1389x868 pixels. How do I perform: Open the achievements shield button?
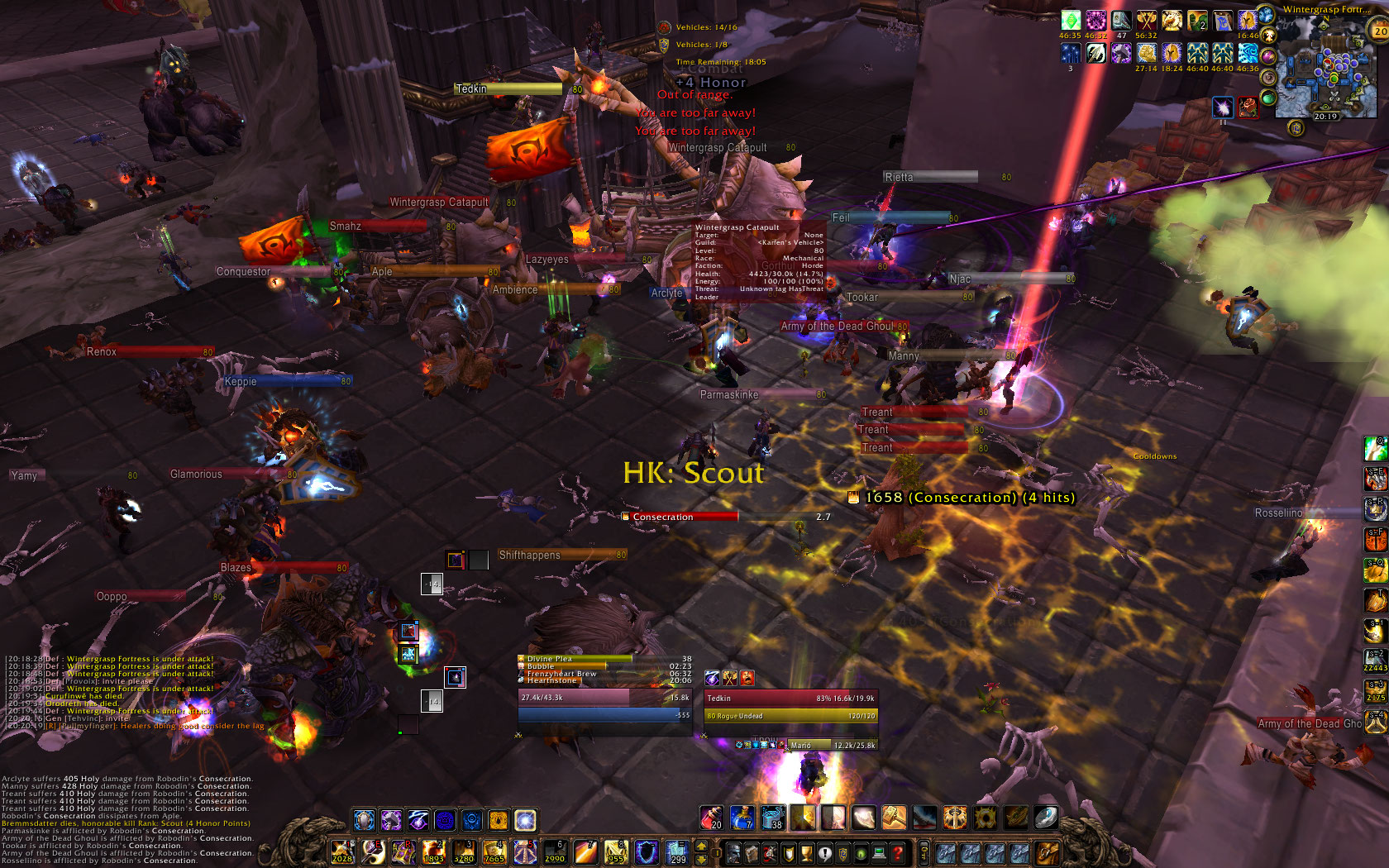pyautogui.click(x=788, y=852)
